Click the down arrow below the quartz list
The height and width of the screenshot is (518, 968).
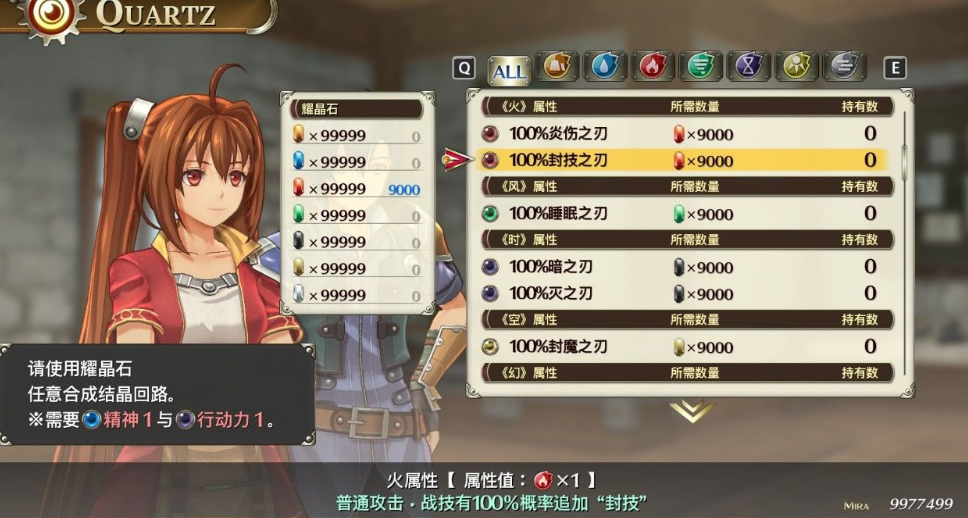691,410
